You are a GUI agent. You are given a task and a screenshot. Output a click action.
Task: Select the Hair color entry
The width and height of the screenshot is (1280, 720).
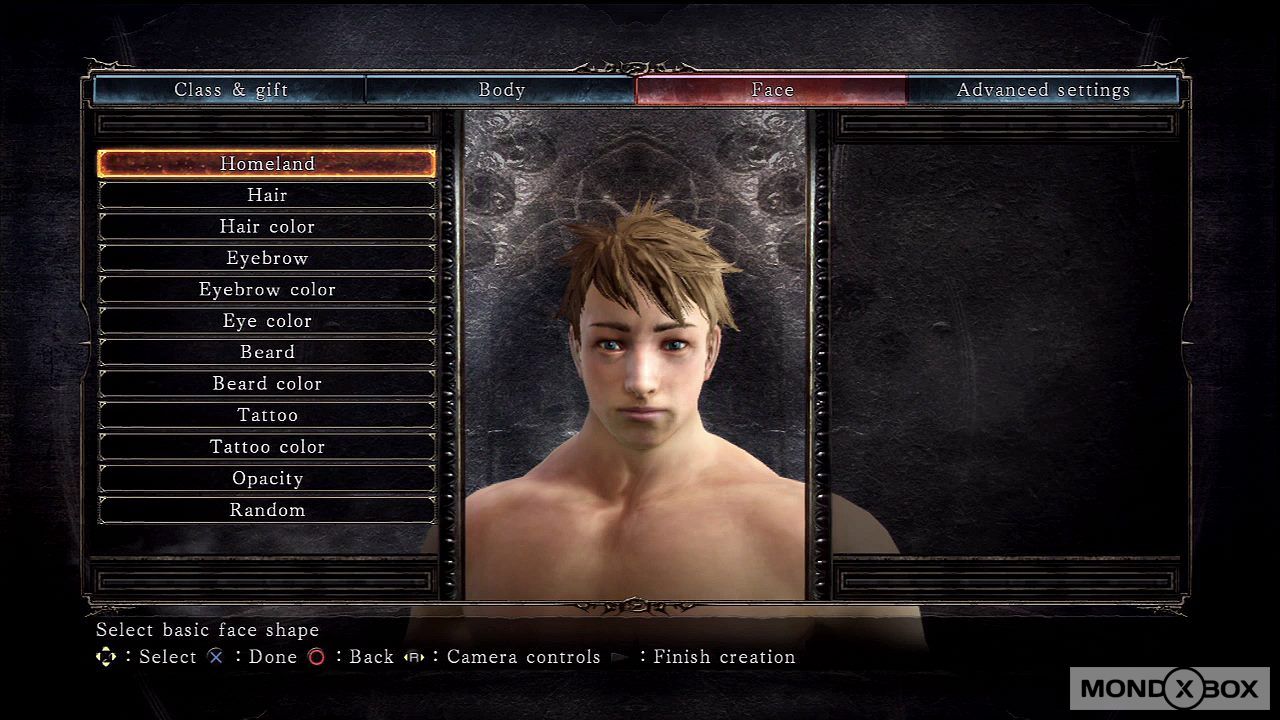(267, 227)
